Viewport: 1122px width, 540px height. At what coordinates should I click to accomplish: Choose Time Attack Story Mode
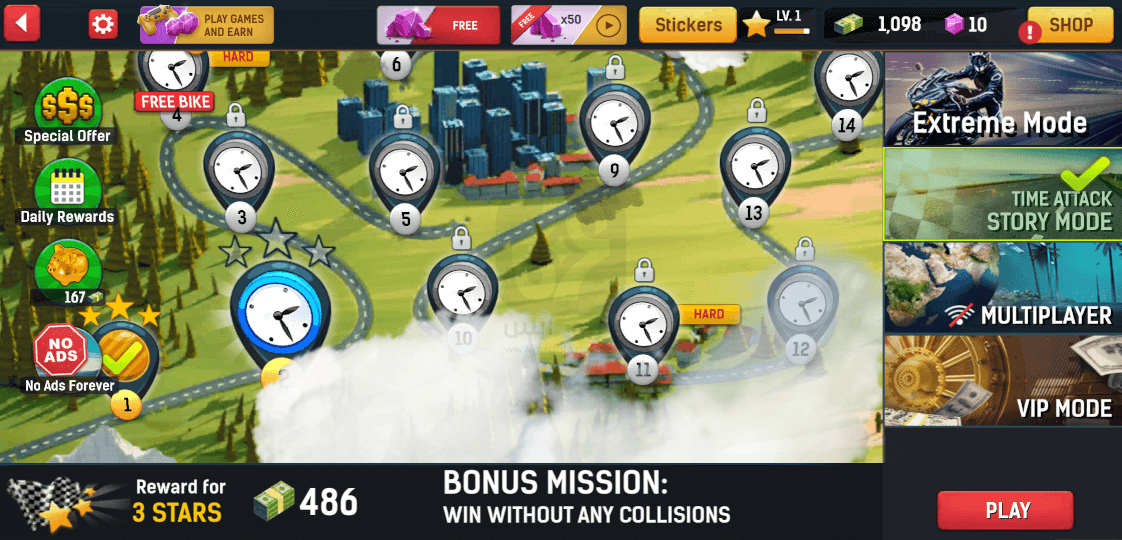(x=1002, y=193)
